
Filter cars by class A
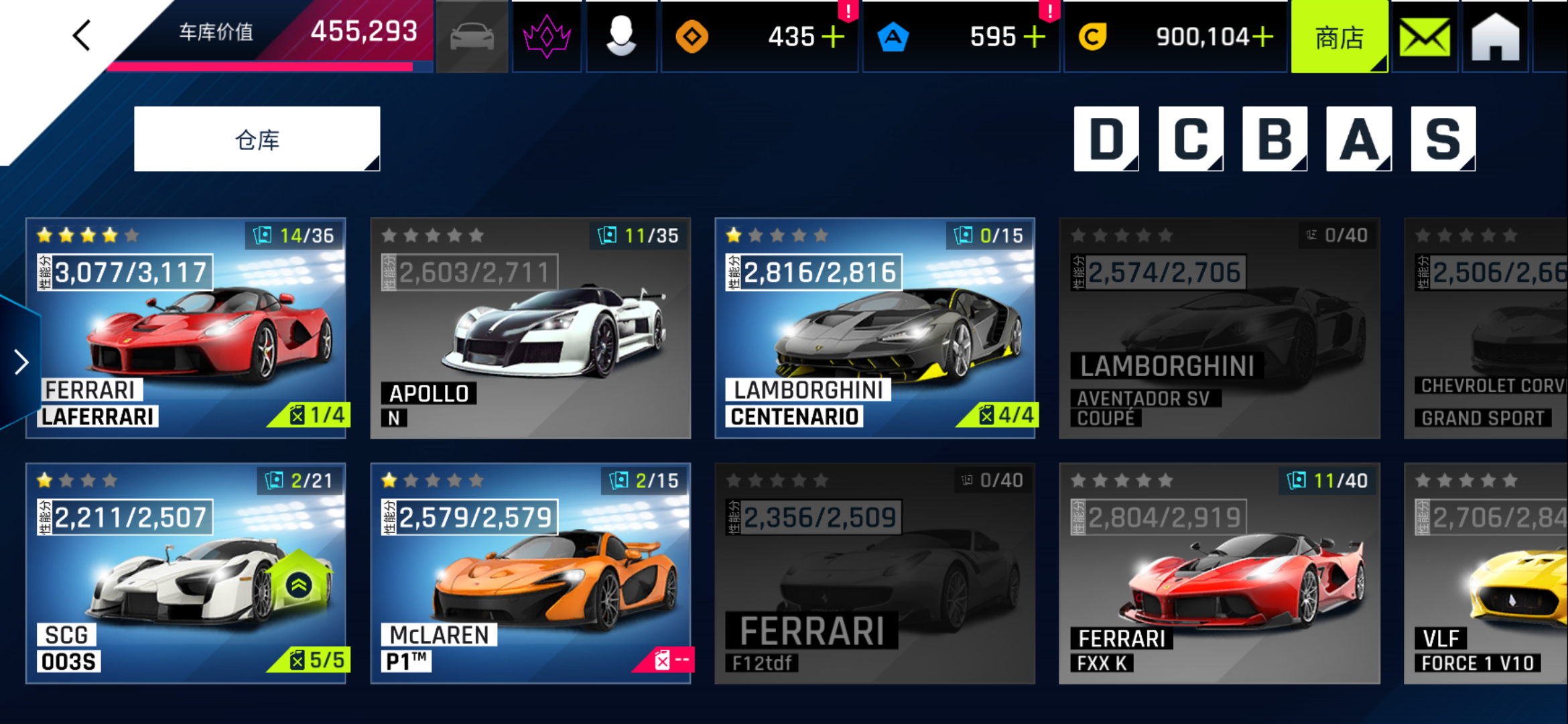[x=1359, y=139]
